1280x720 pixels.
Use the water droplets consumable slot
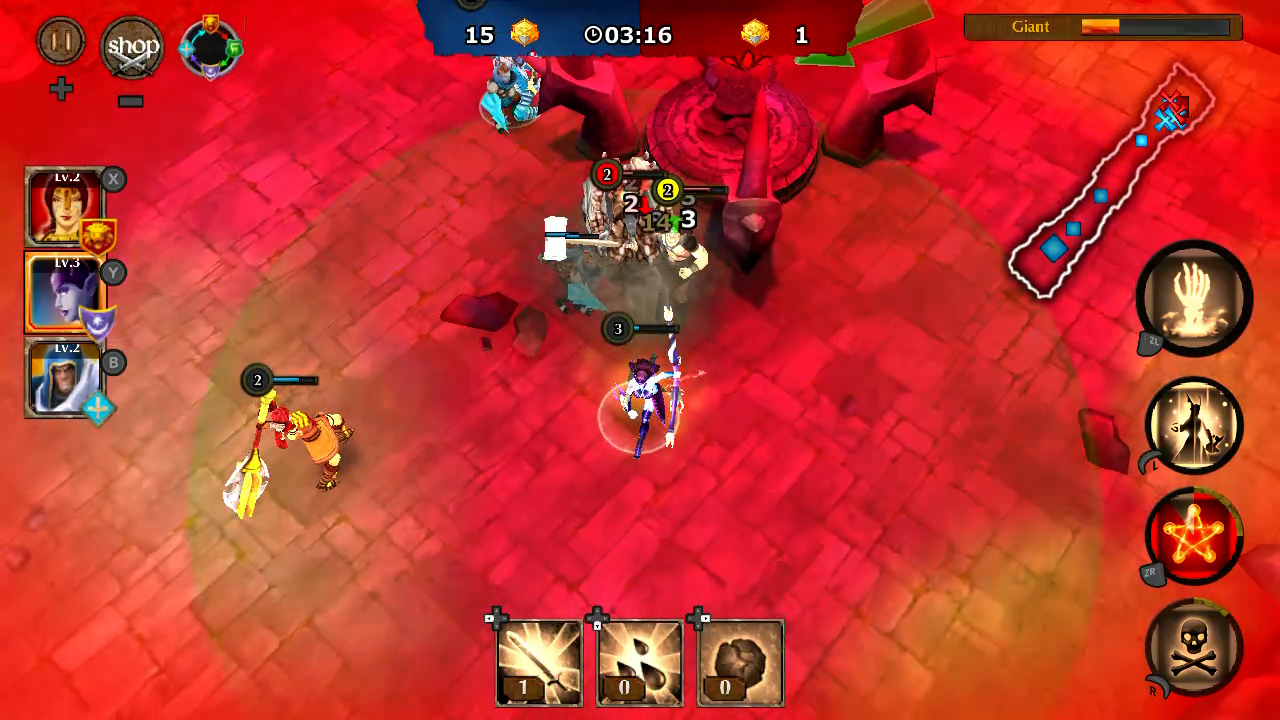[638, 660]
